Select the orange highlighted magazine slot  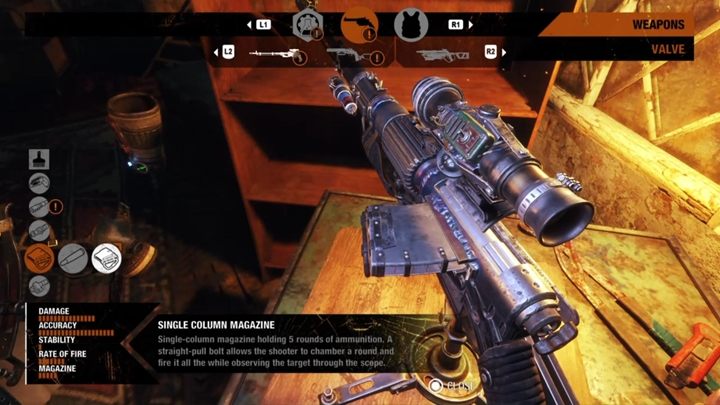(x=39, y=258)
